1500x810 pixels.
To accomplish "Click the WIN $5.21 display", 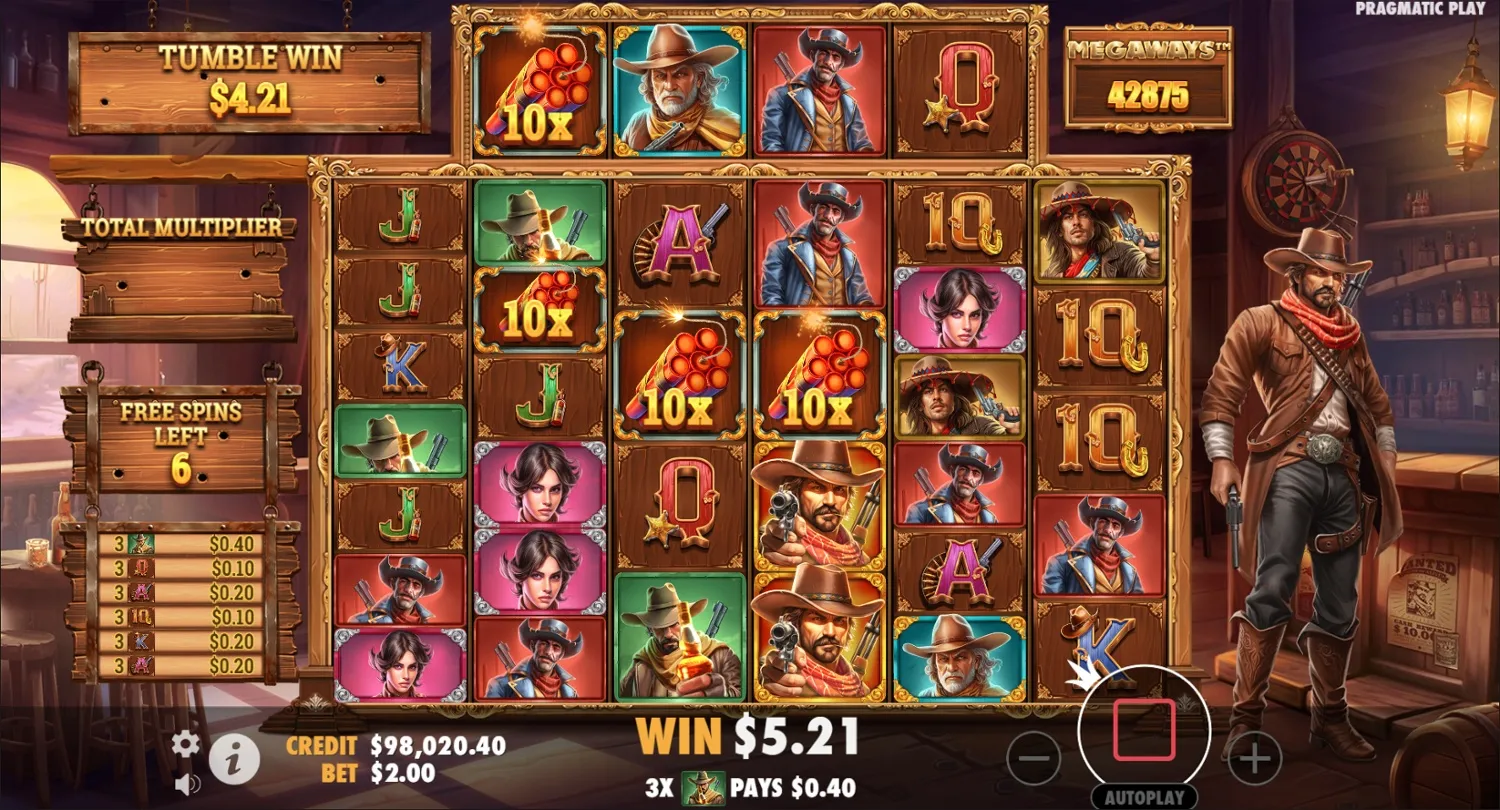I will (x=749, y=737).
